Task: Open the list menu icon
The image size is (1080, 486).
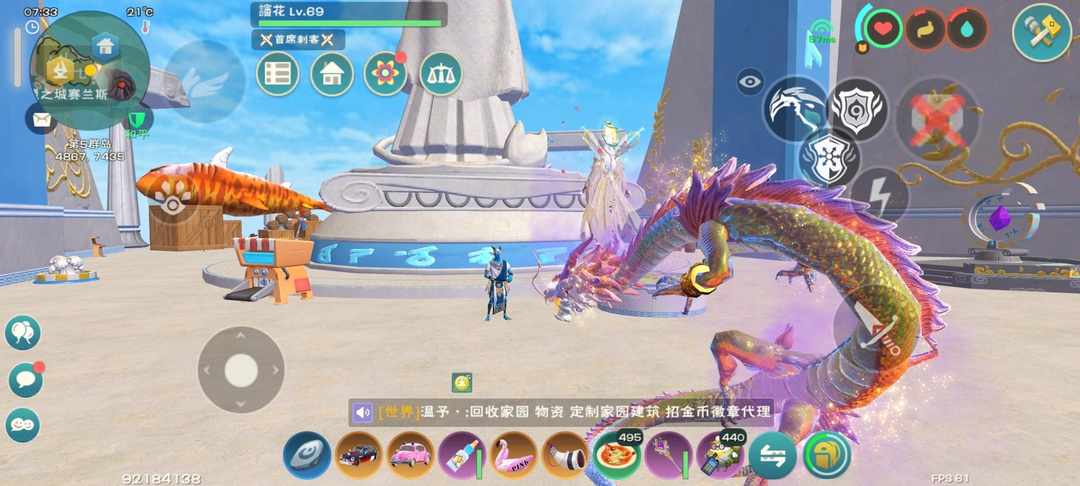Action: [x=278, y=74]
